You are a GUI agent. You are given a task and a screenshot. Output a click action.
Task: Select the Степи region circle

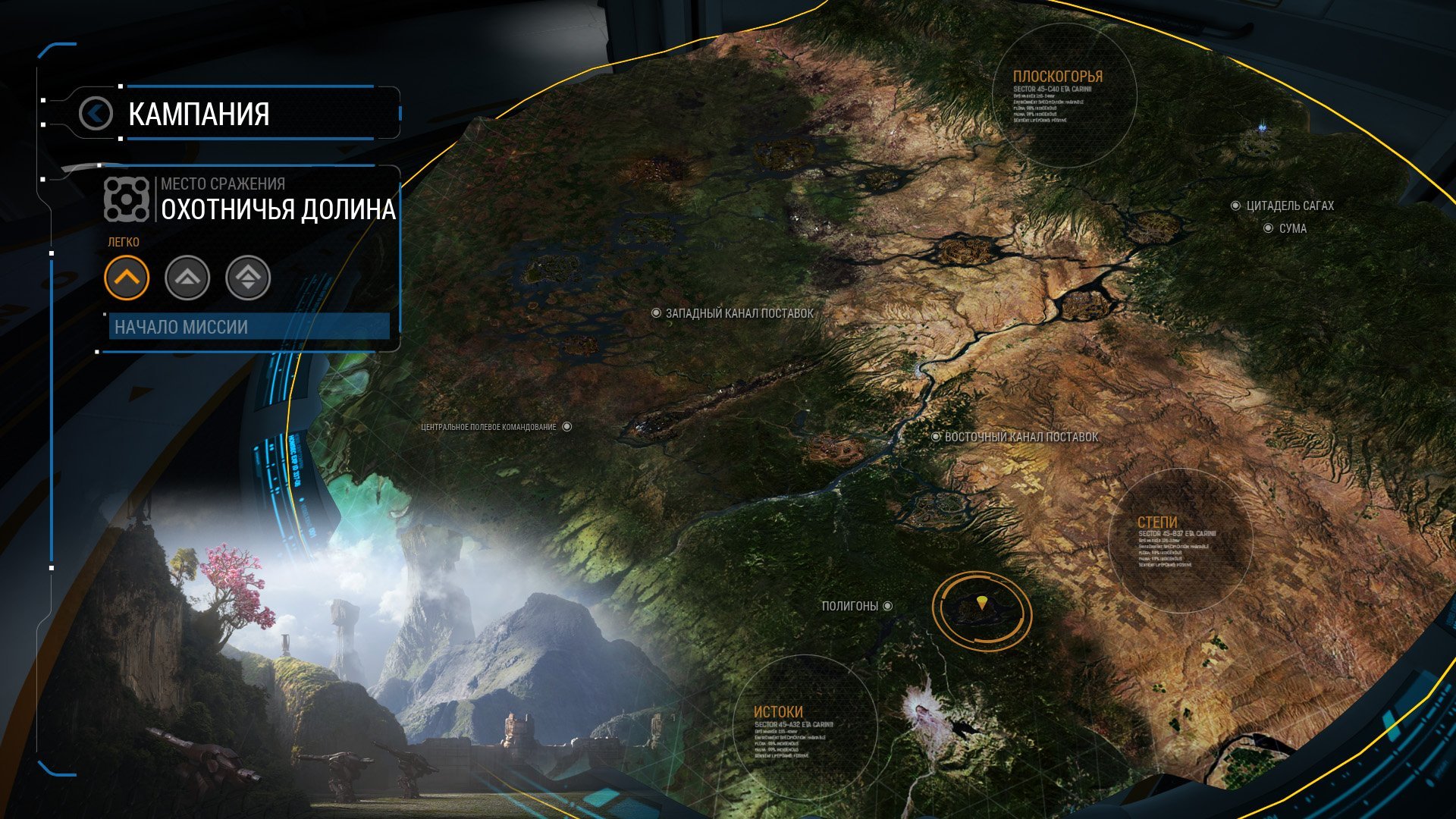click(1180, 540)
